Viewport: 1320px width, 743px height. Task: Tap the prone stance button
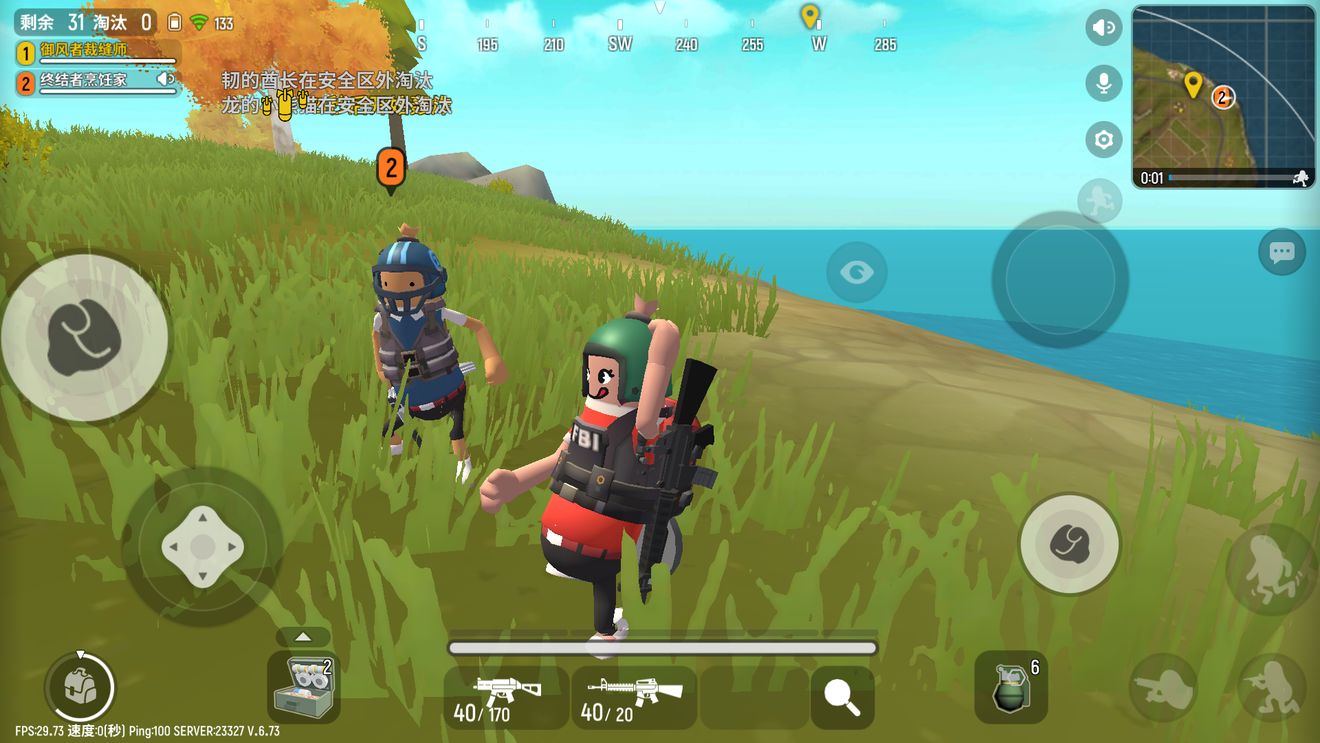coord(1271,687)
